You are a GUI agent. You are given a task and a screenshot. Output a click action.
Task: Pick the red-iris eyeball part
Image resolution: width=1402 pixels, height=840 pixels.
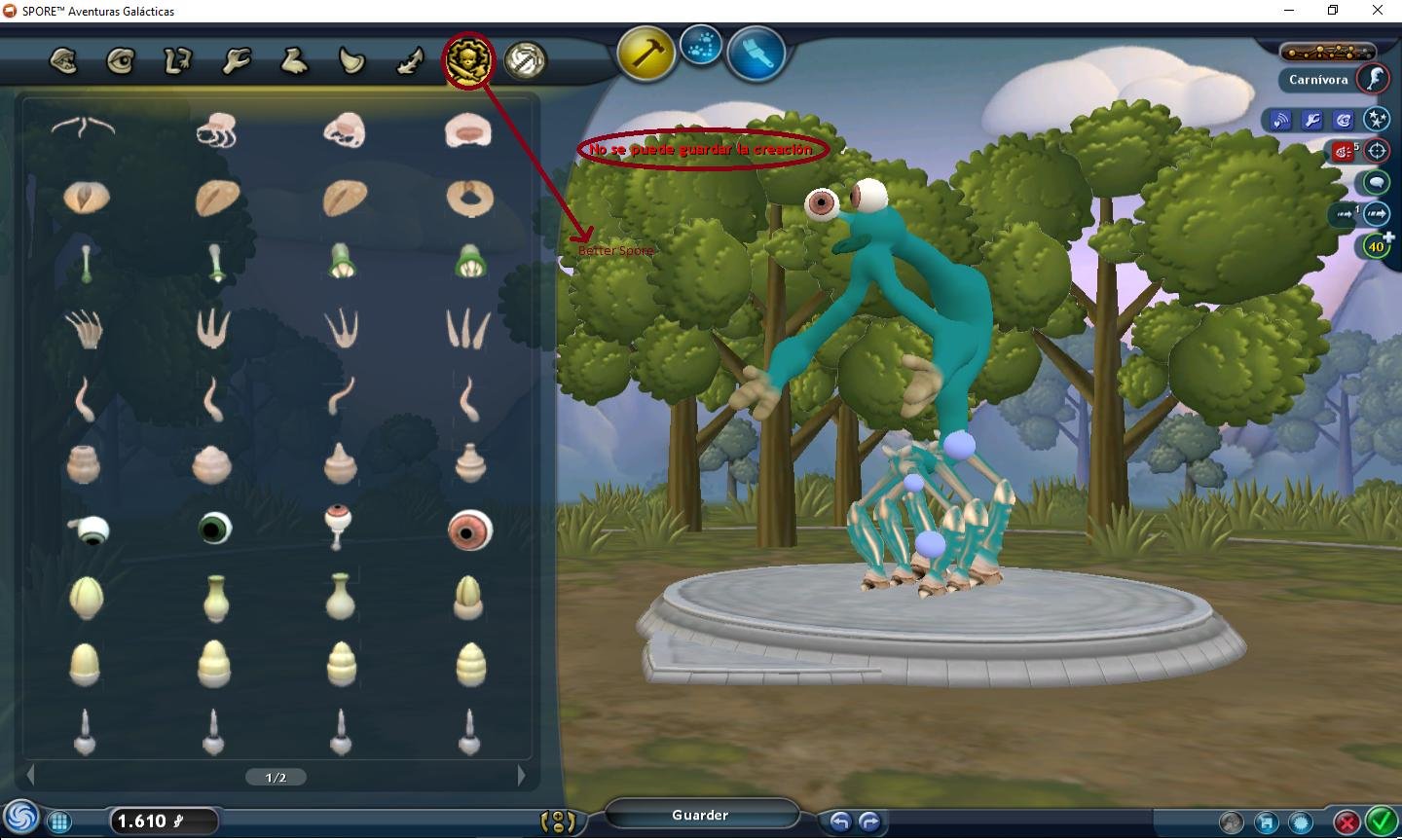click(469, 530)
